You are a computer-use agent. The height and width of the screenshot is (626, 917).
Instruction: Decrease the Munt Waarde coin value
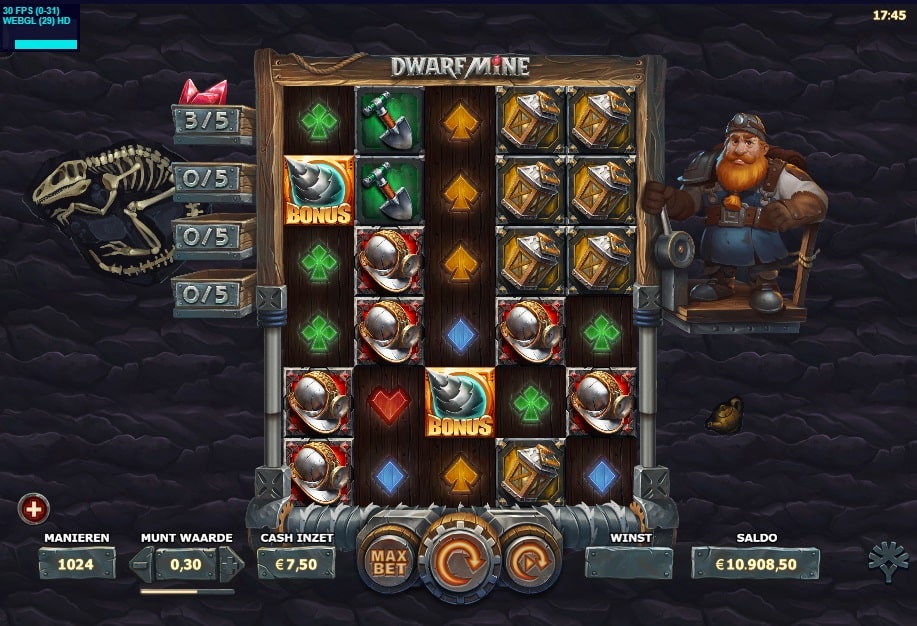pos(143,563)
